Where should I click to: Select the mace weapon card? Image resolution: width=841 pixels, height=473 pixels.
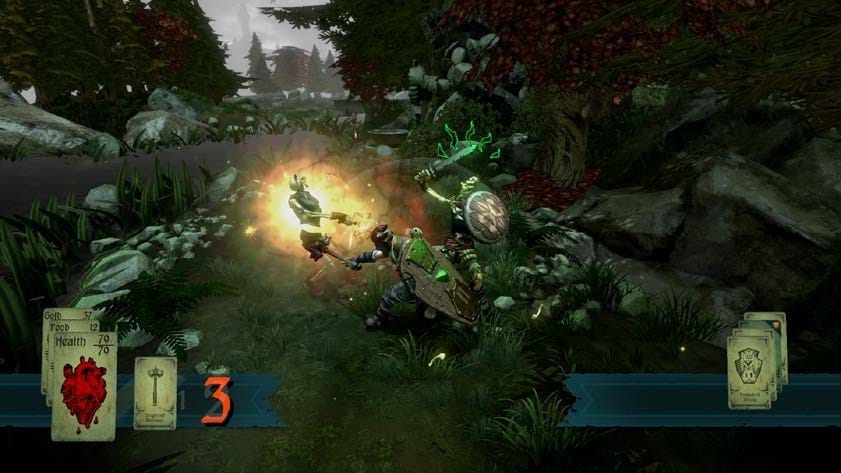click(155, 392)
